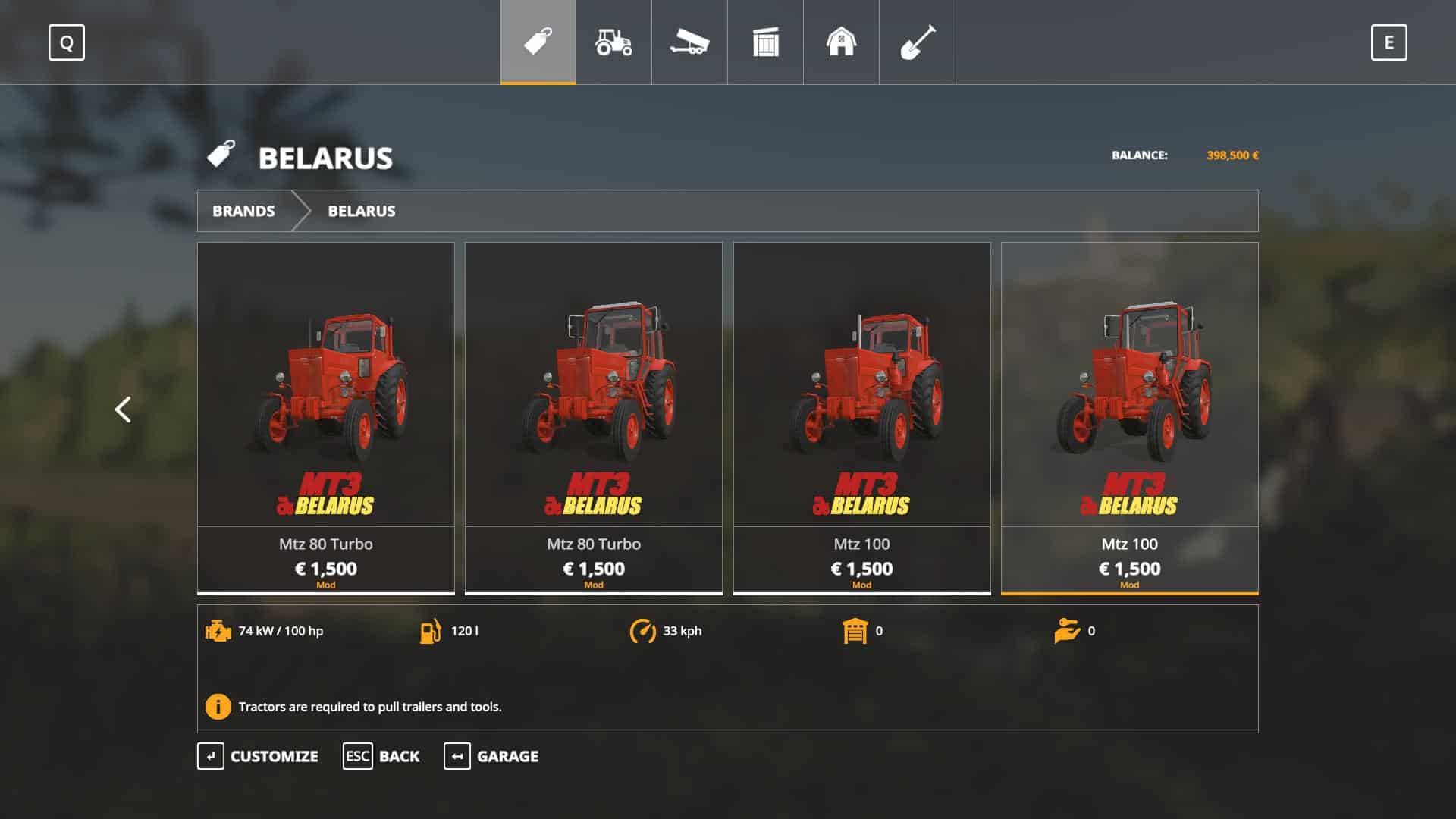Screen dimensions: 1456x819
Task: Switch to the shovel landscaping tab
Action: click(917, 42)
